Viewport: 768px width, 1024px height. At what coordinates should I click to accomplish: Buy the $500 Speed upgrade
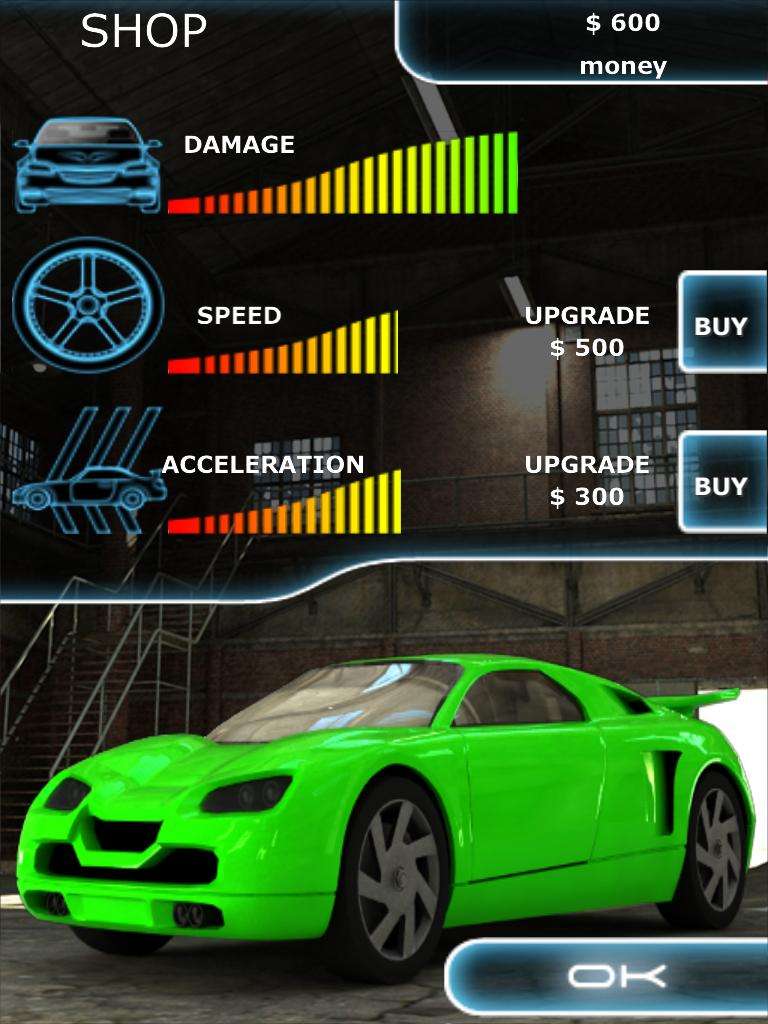click(722, 326)
